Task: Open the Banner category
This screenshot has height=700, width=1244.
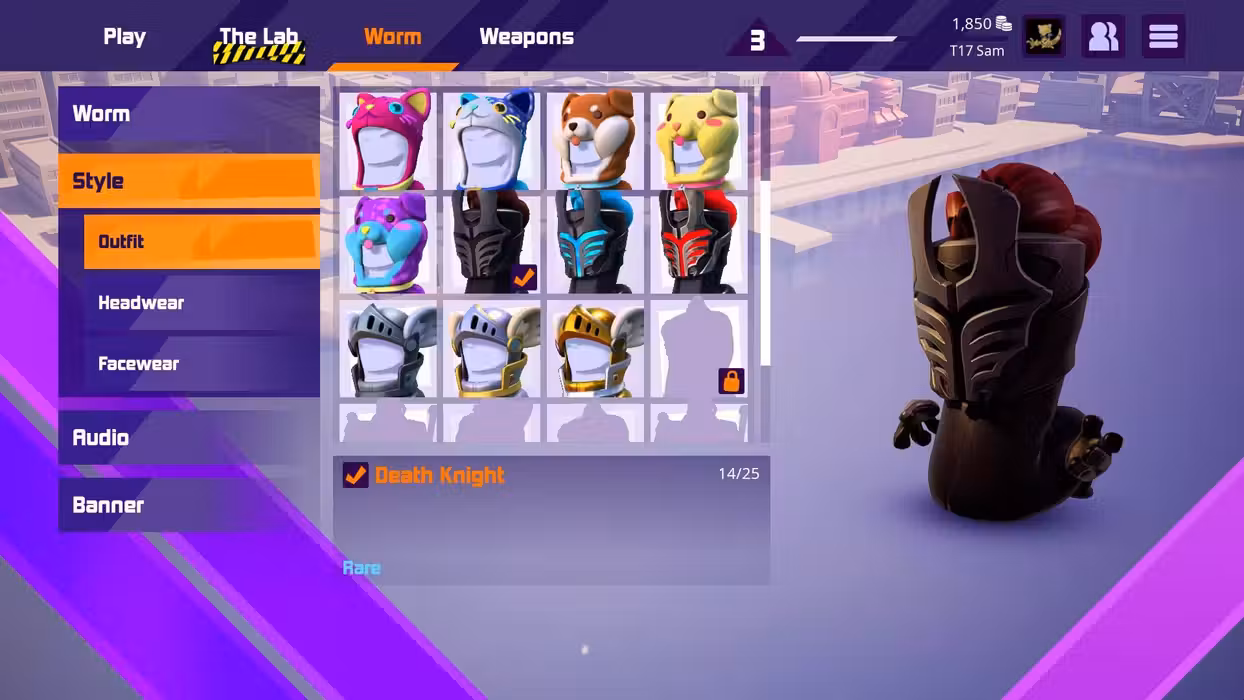Action: coord(188,505)
